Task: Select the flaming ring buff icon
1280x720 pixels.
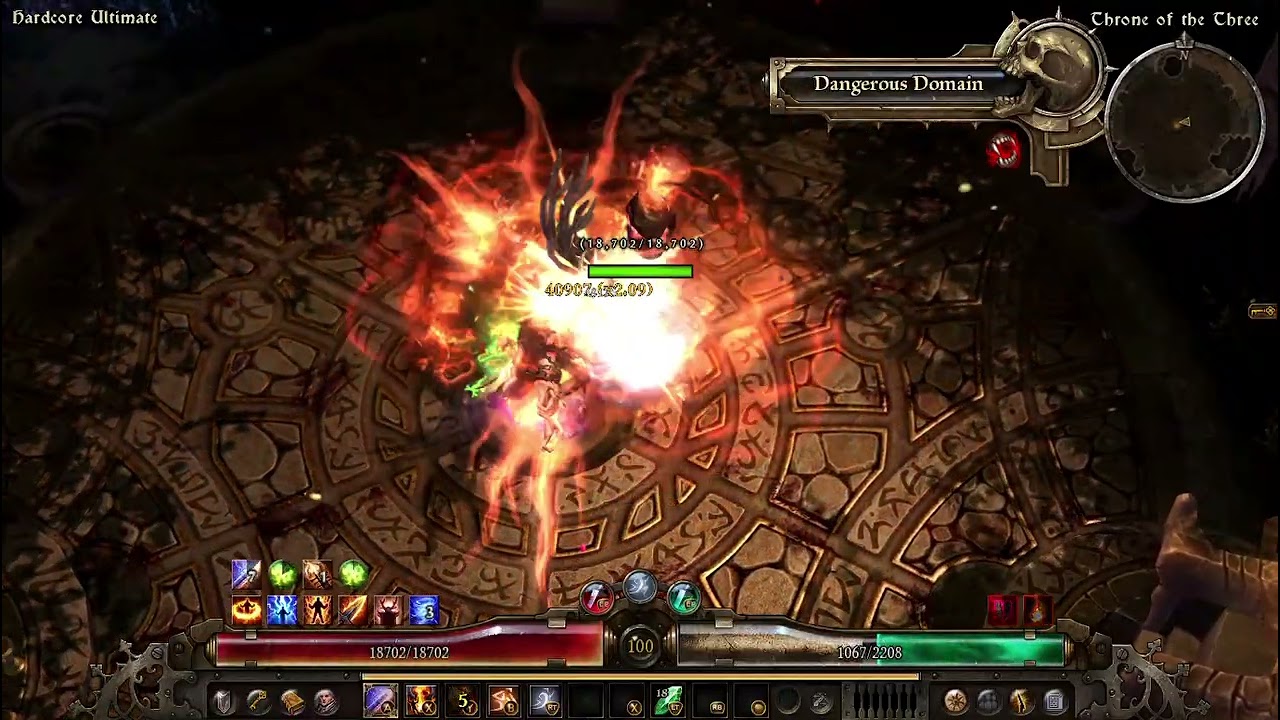Action: click(x=246, y=609)
